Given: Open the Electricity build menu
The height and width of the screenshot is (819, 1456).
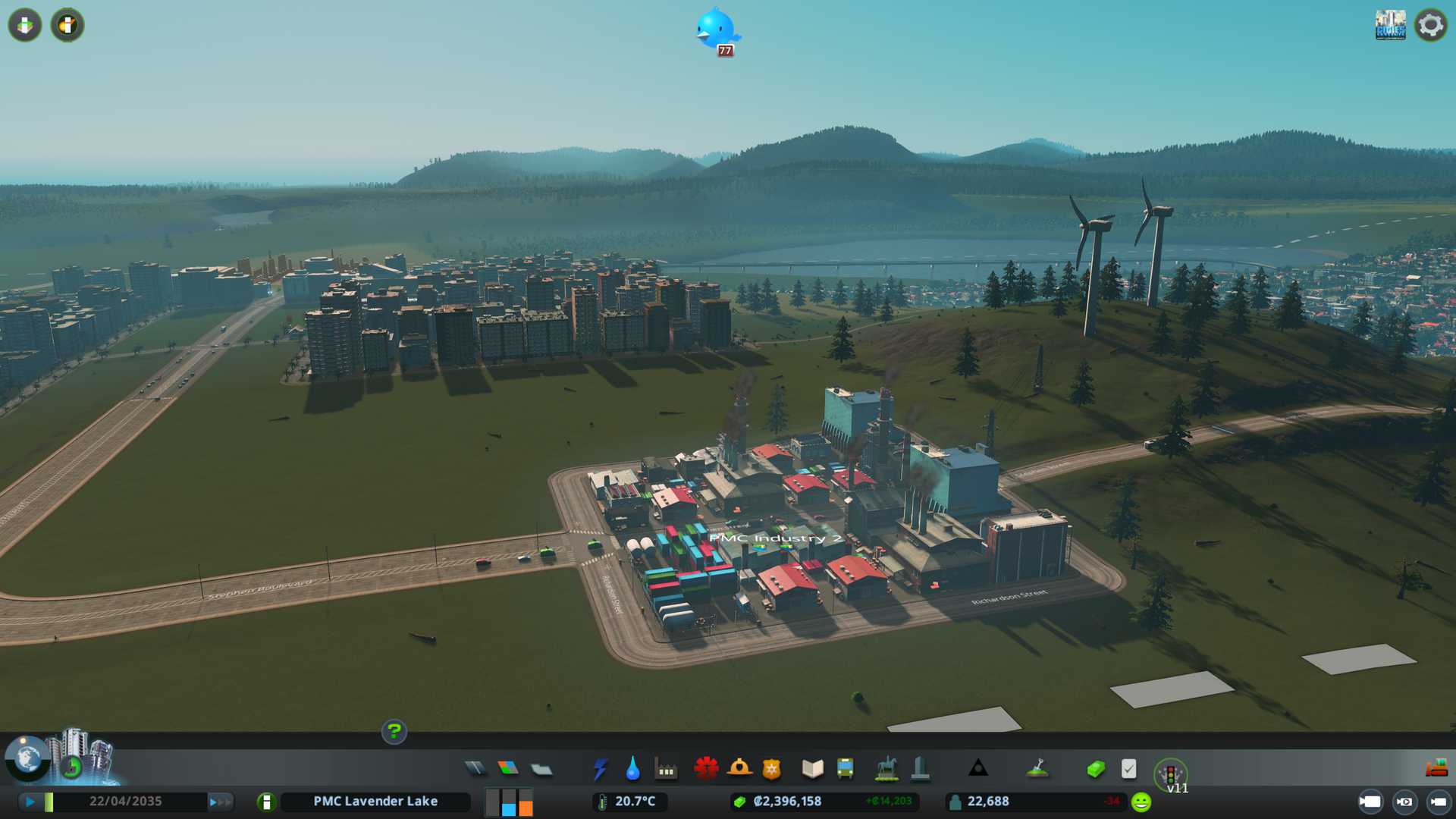Looking at the screenshot, I should click(x=600, y=769).
